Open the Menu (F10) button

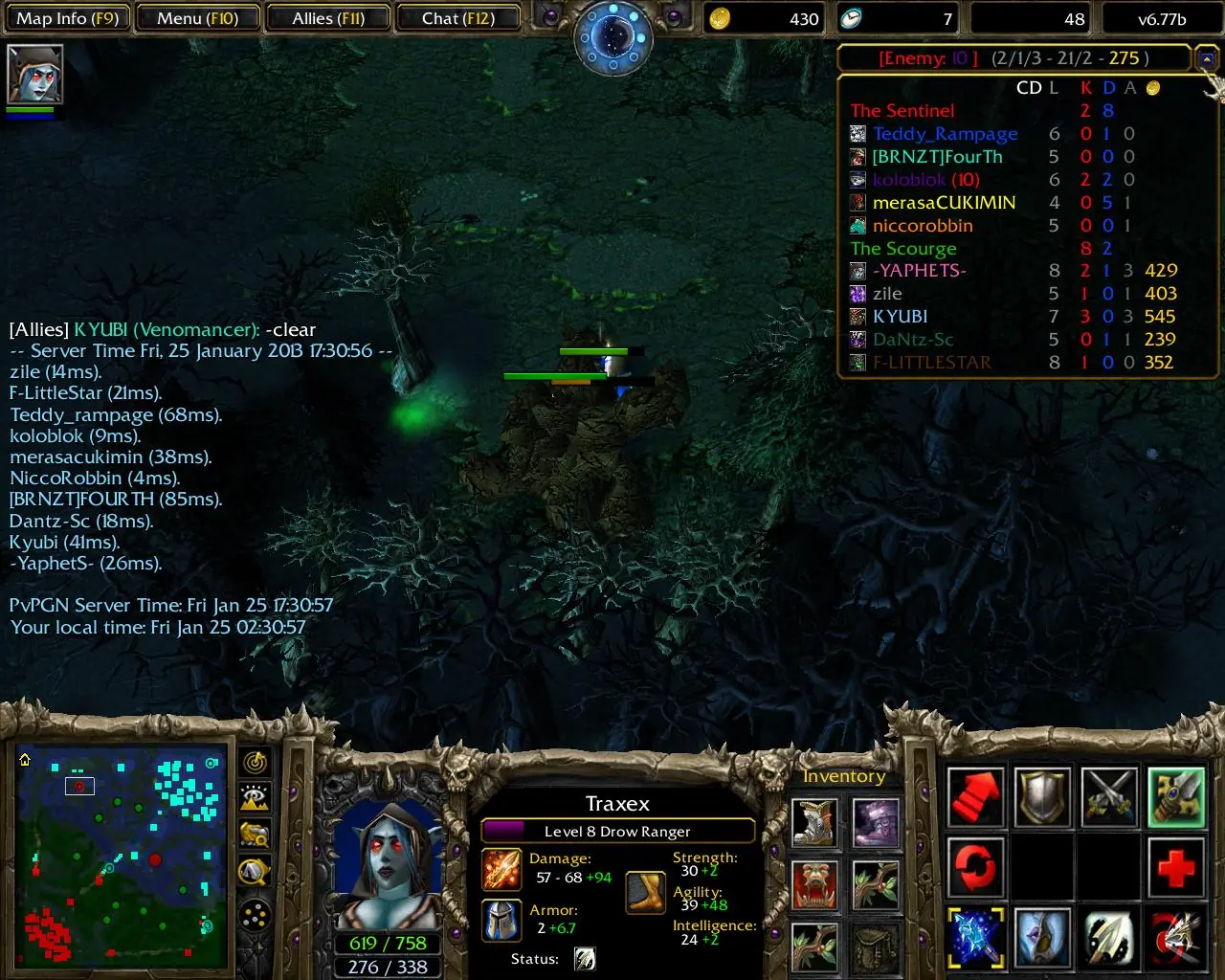click(x=197, y=18)
